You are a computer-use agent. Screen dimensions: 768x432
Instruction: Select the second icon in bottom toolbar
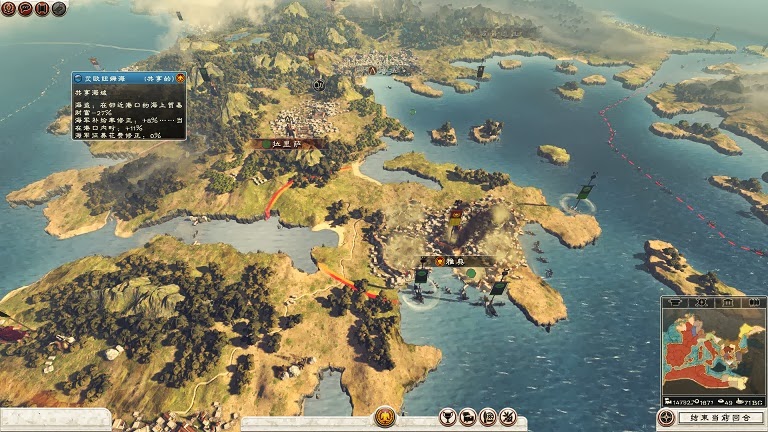coord(467,416)
